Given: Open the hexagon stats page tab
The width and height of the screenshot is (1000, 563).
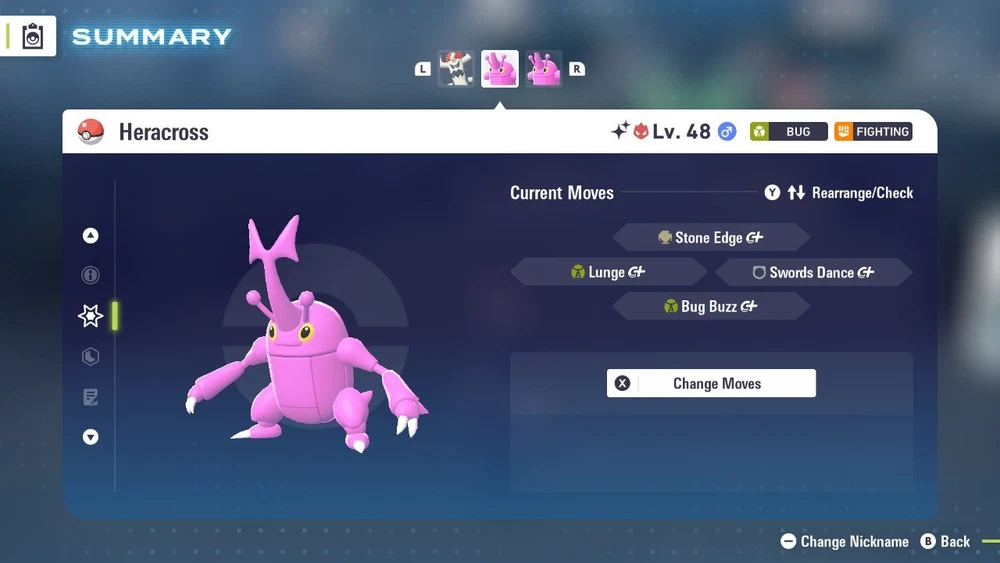Looking at the screenshot, I should [91, 356].
